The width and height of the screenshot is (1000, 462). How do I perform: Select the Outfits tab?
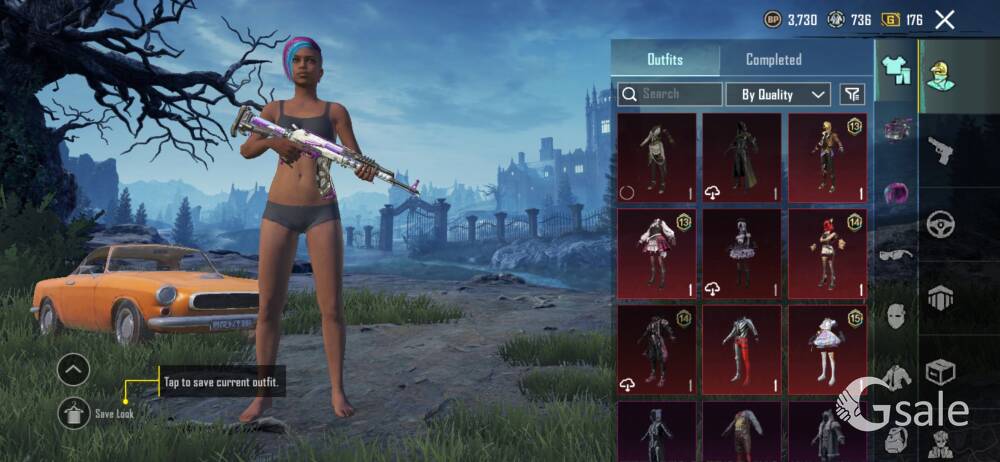pyautogui.click(x=665, y=59)
